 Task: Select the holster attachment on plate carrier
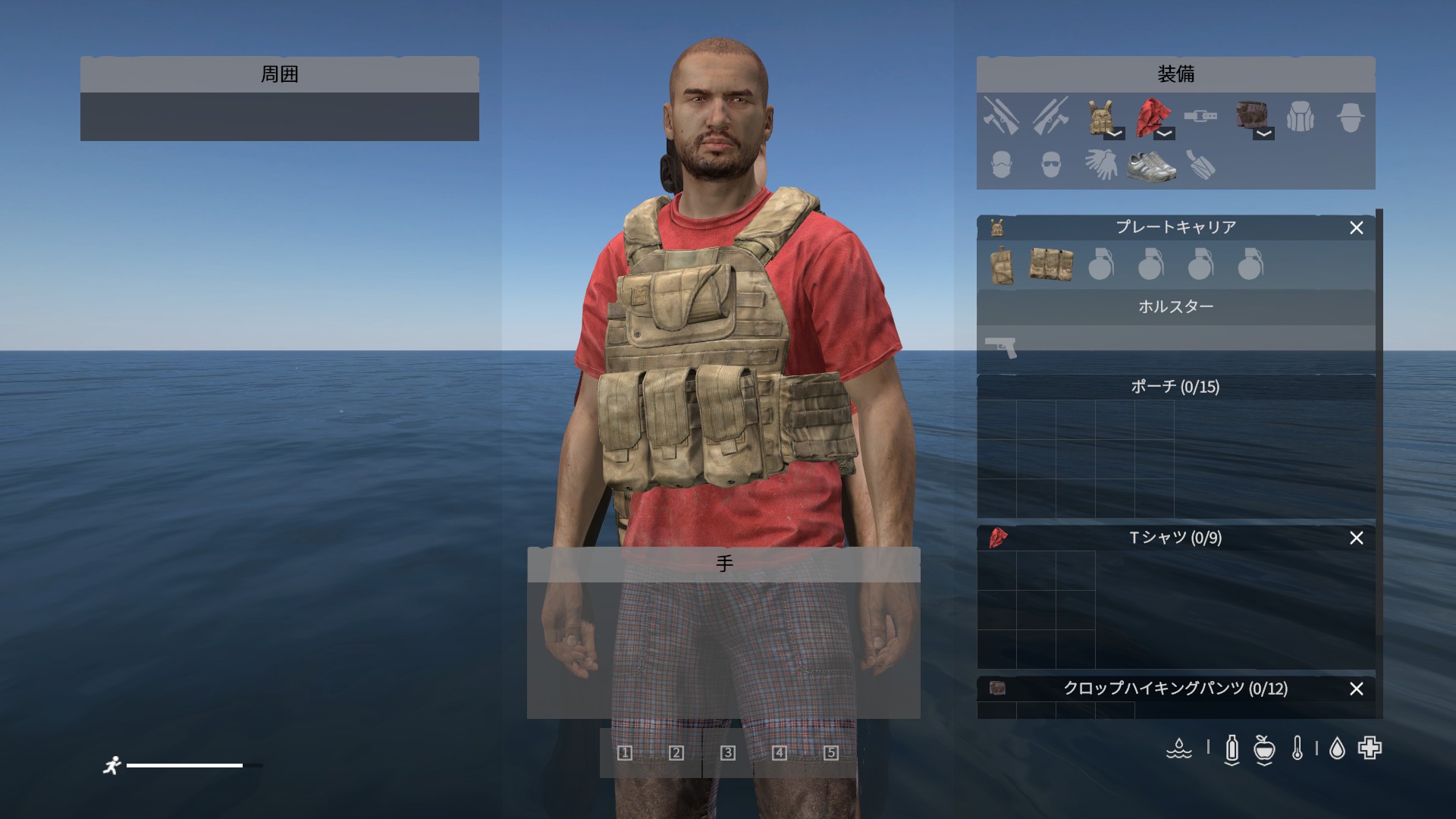tap(1001, 265)
